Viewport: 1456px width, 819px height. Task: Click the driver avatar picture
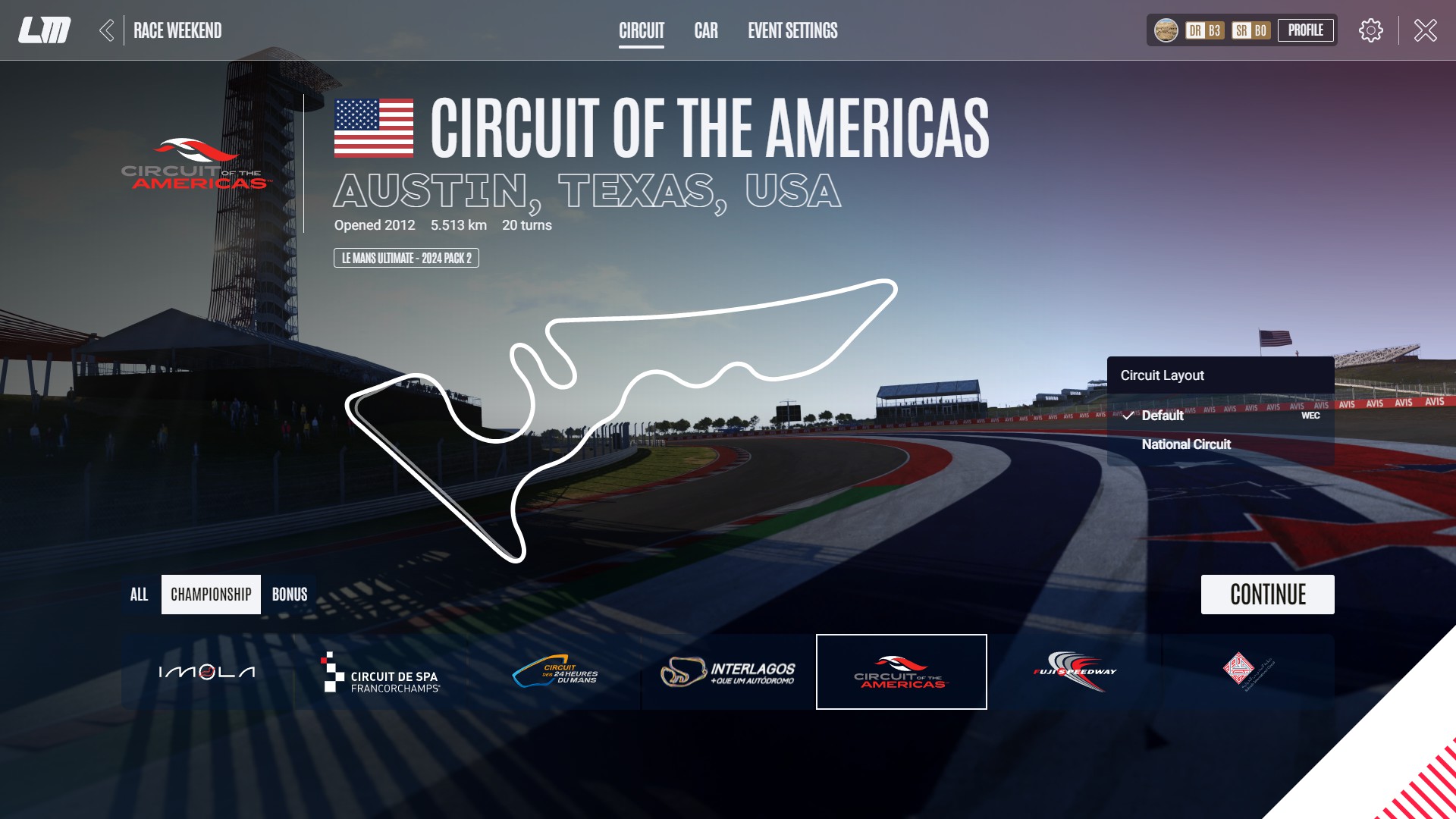click(1166, 30)
